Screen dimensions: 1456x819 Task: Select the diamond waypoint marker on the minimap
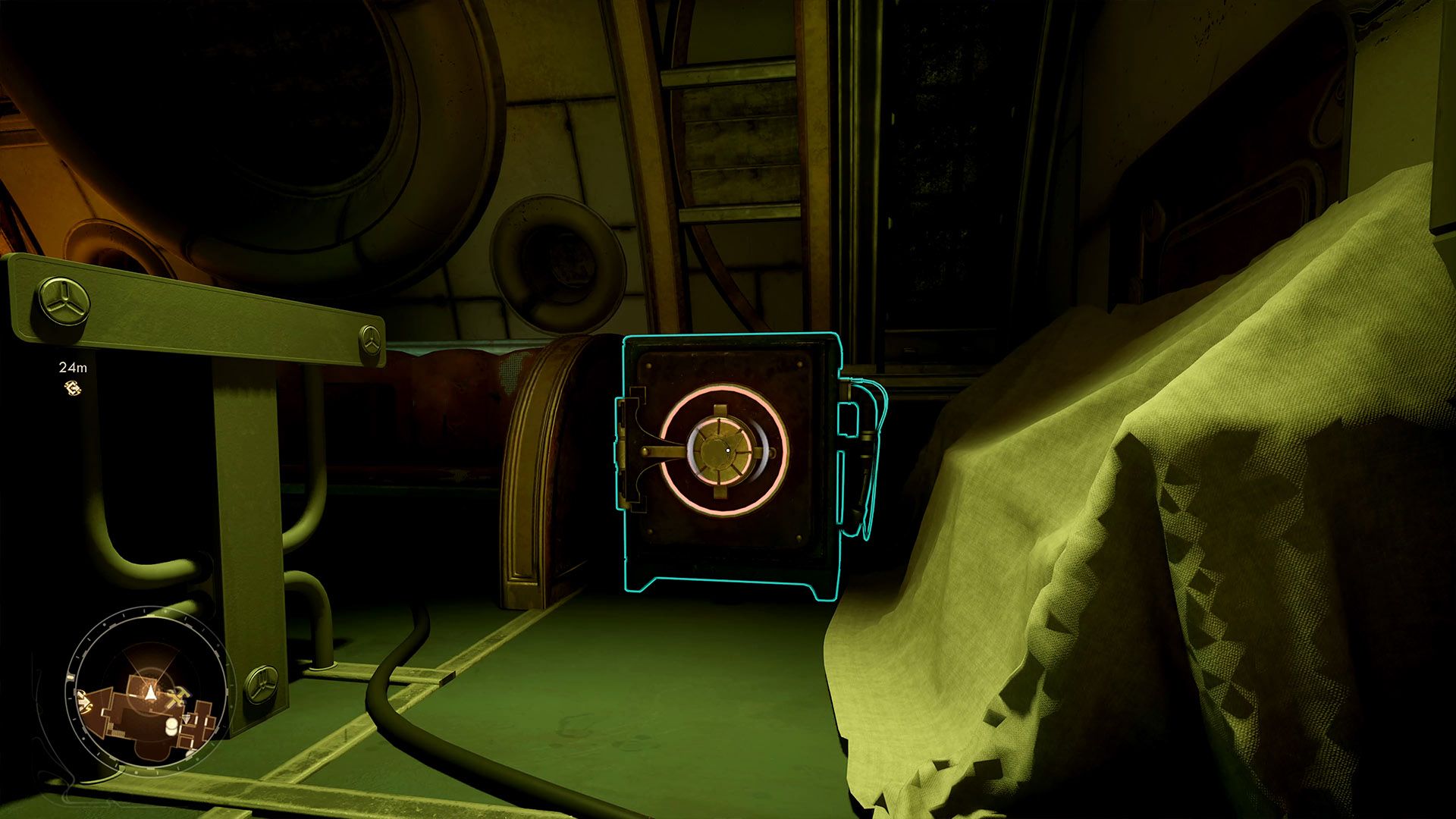pyautogui.click(x=187, y=718)
